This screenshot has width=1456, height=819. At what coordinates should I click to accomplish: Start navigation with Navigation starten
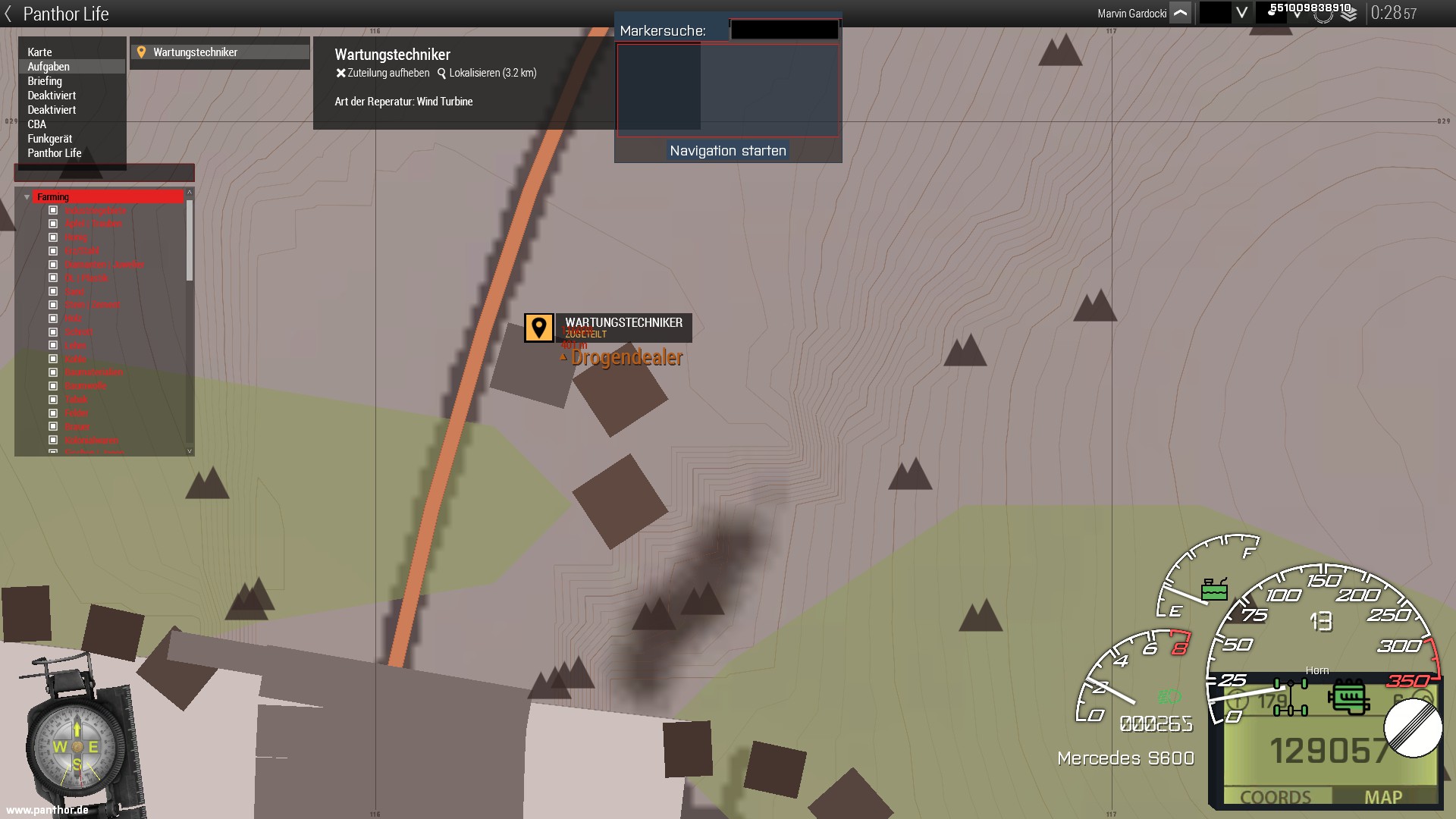727,151
